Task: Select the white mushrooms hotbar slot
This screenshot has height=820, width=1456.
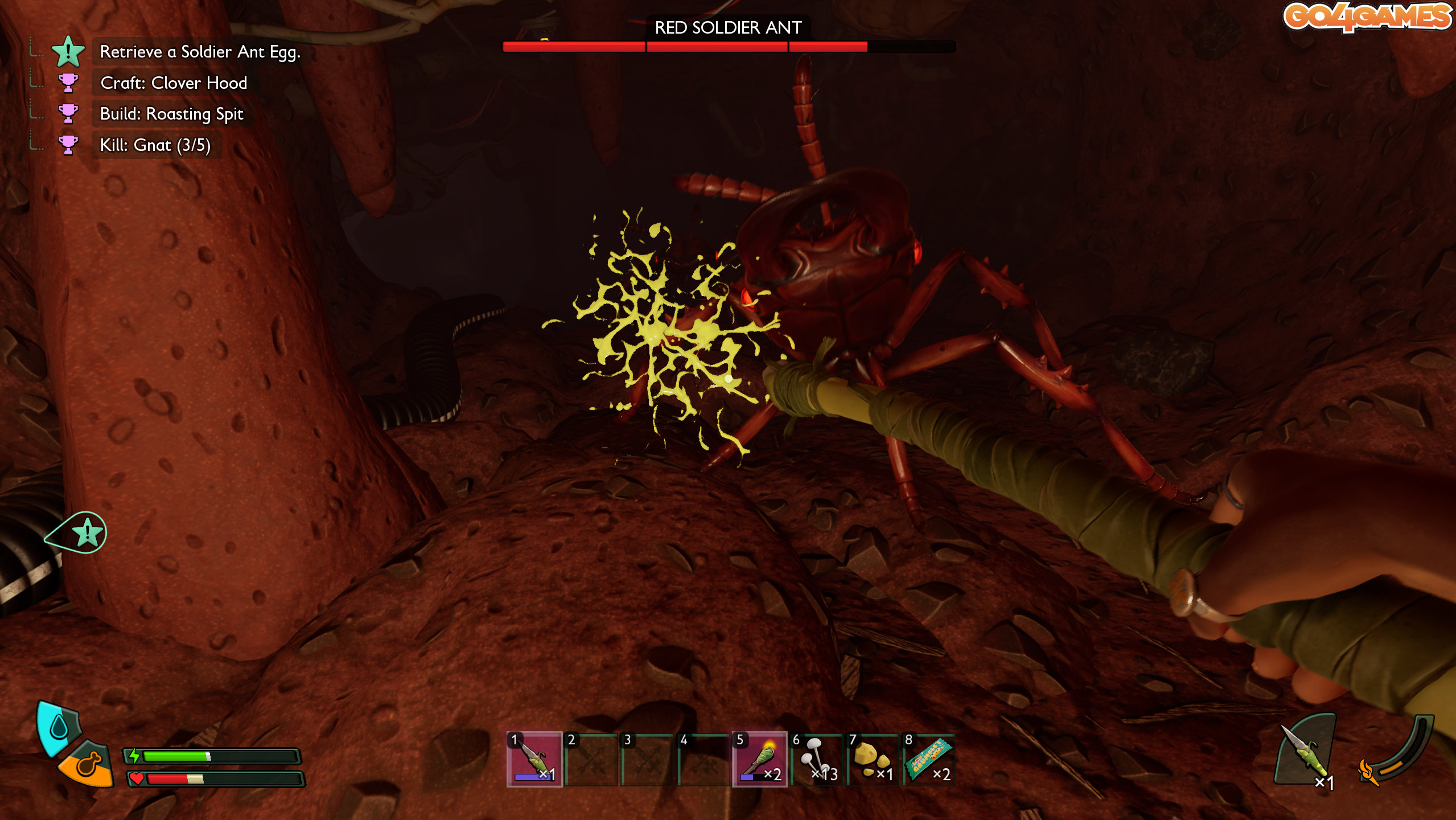Action: pyautogui.click(x=816, y=759)
